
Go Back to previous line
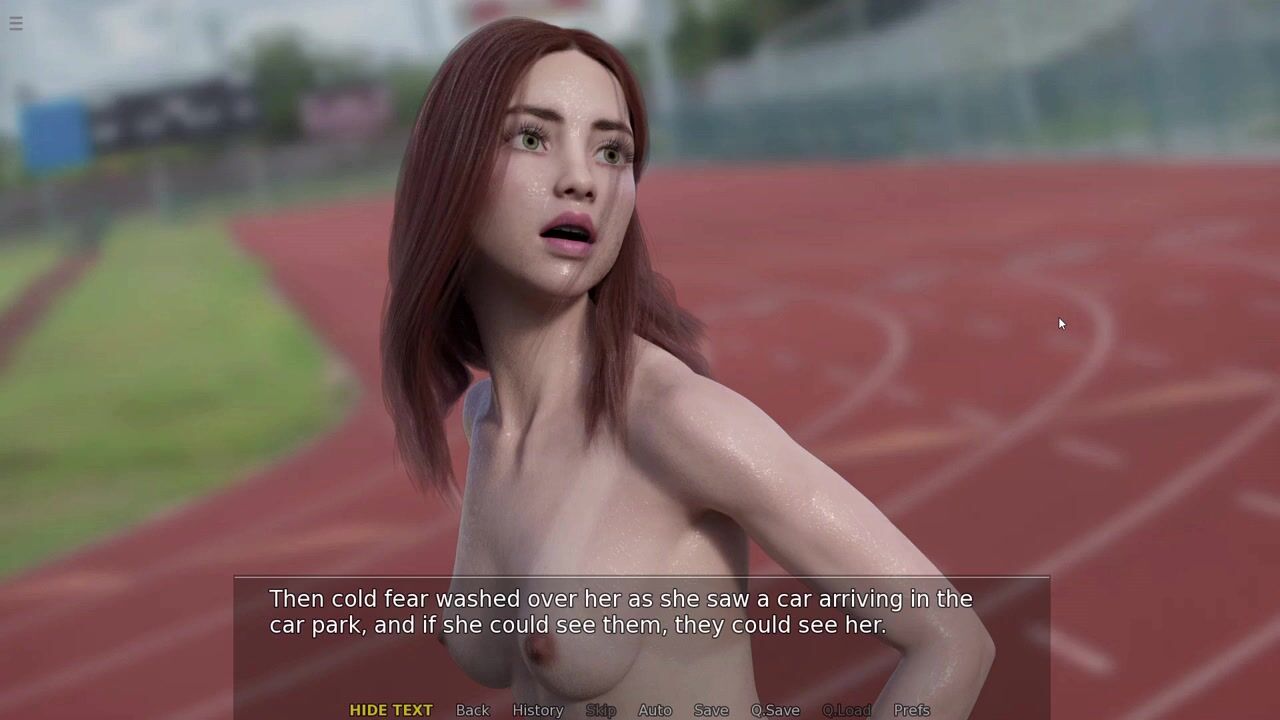tap(473, 710)
